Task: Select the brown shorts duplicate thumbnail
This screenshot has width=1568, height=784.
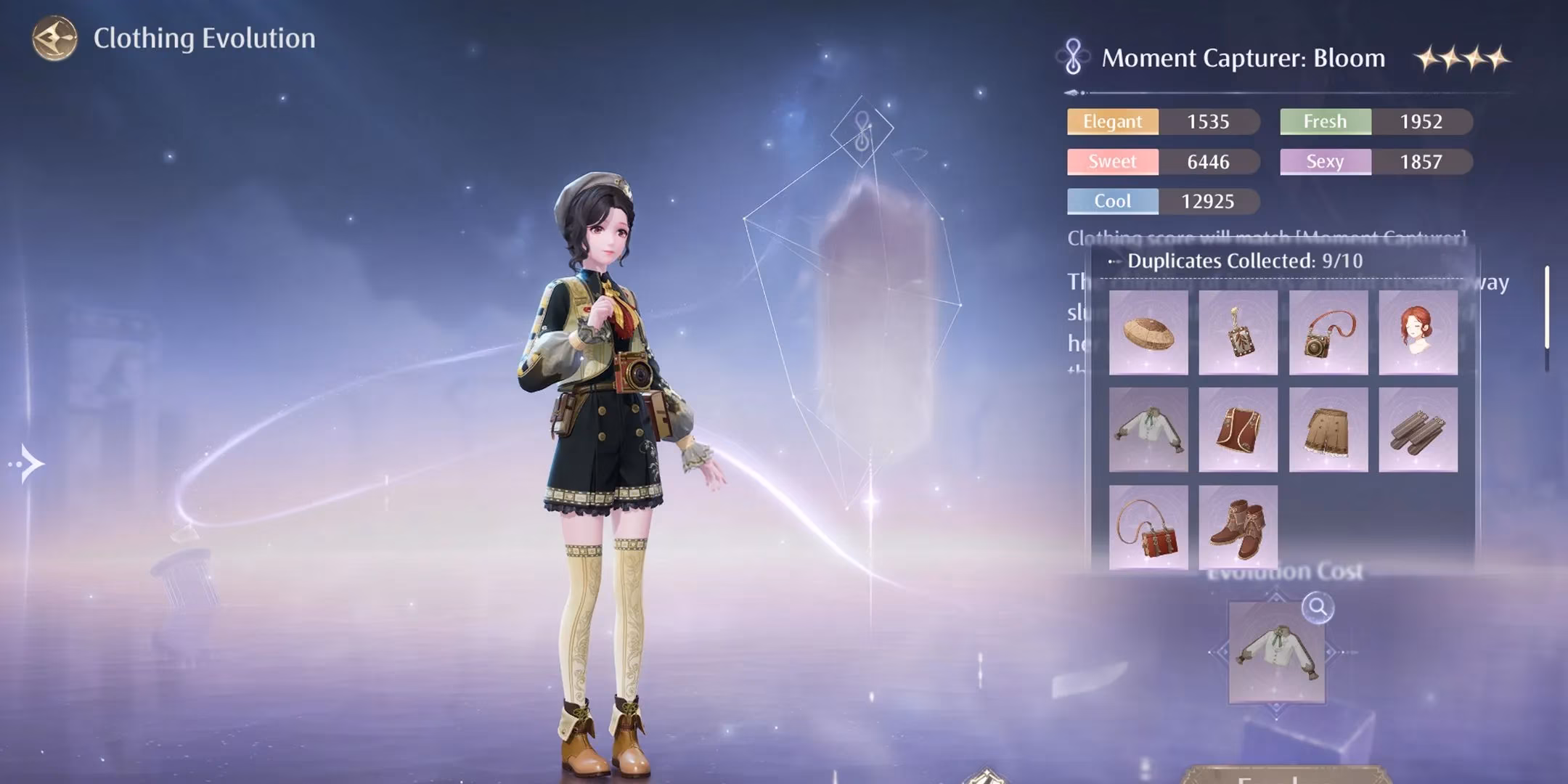Action: point(1328,430)
